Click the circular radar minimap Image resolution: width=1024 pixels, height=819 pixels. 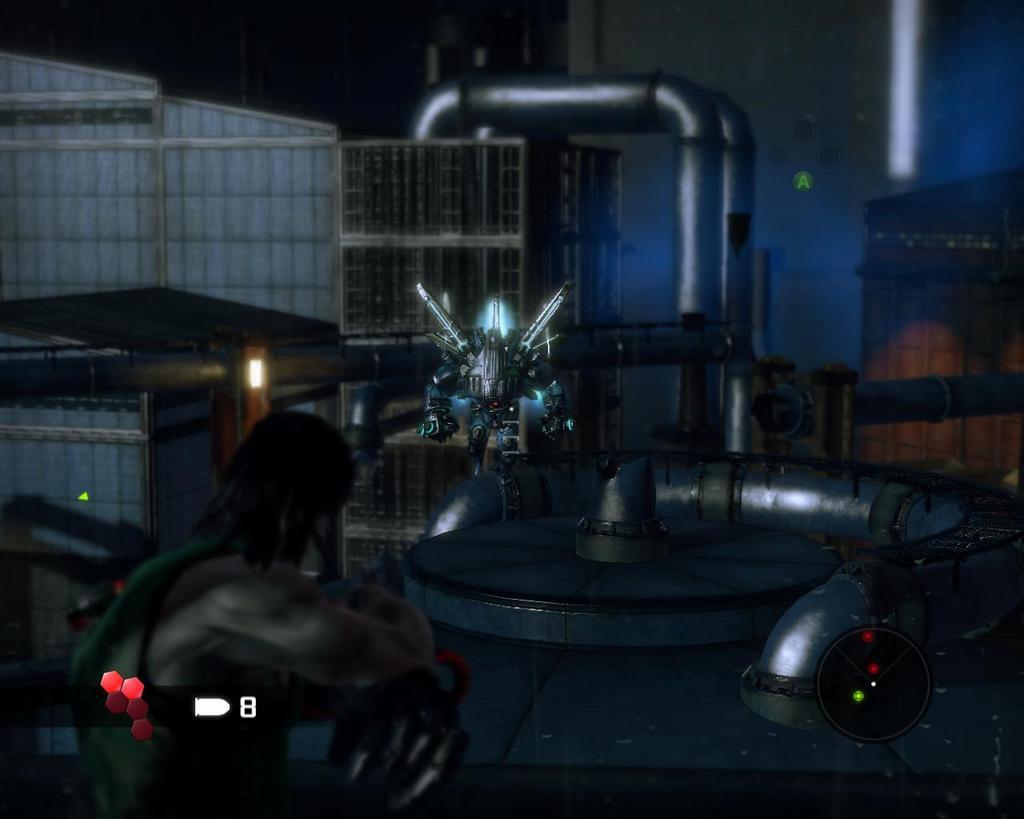[x=873, y=684]
